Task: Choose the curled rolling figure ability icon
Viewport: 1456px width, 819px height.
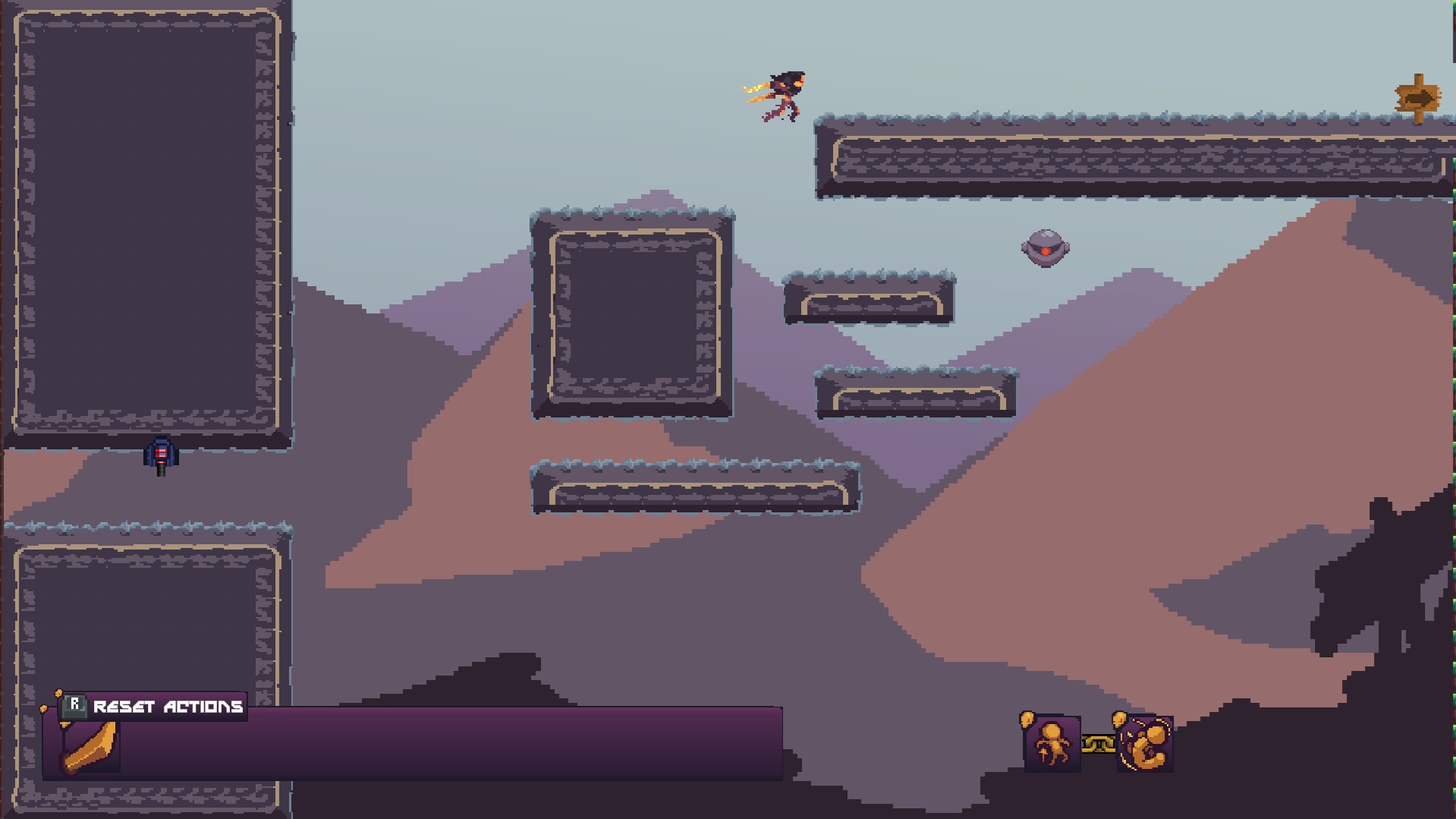Action: [1145, 744]
